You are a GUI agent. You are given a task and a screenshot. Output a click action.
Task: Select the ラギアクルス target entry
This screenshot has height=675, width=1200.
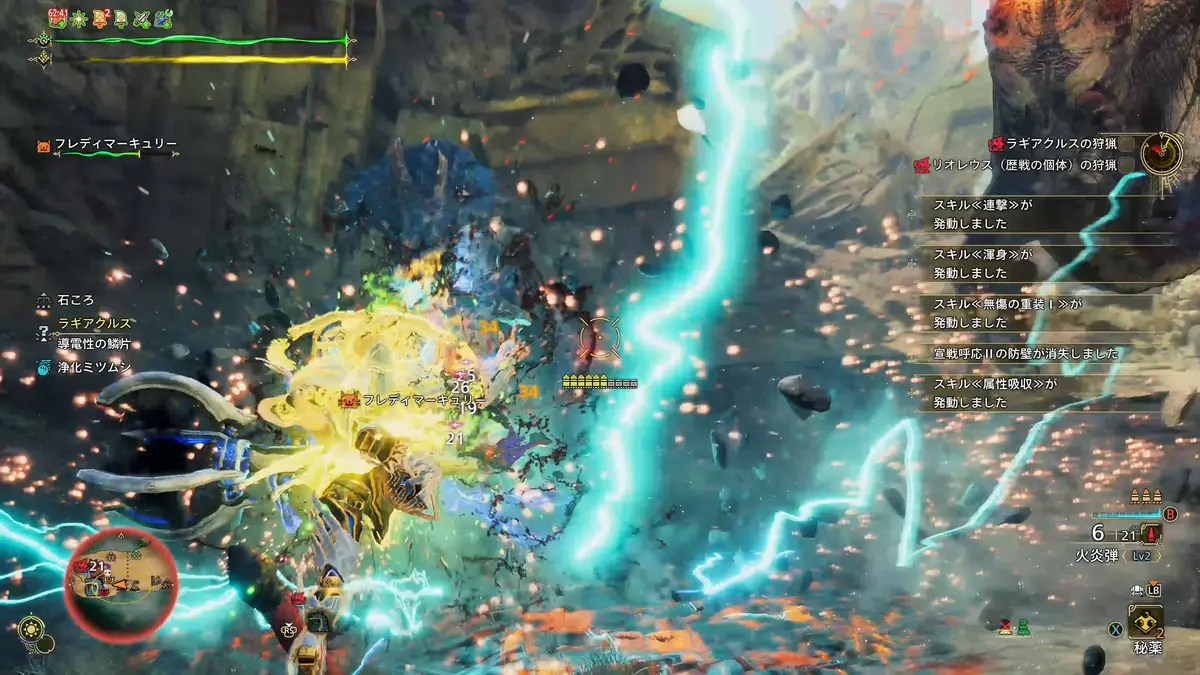95,322
